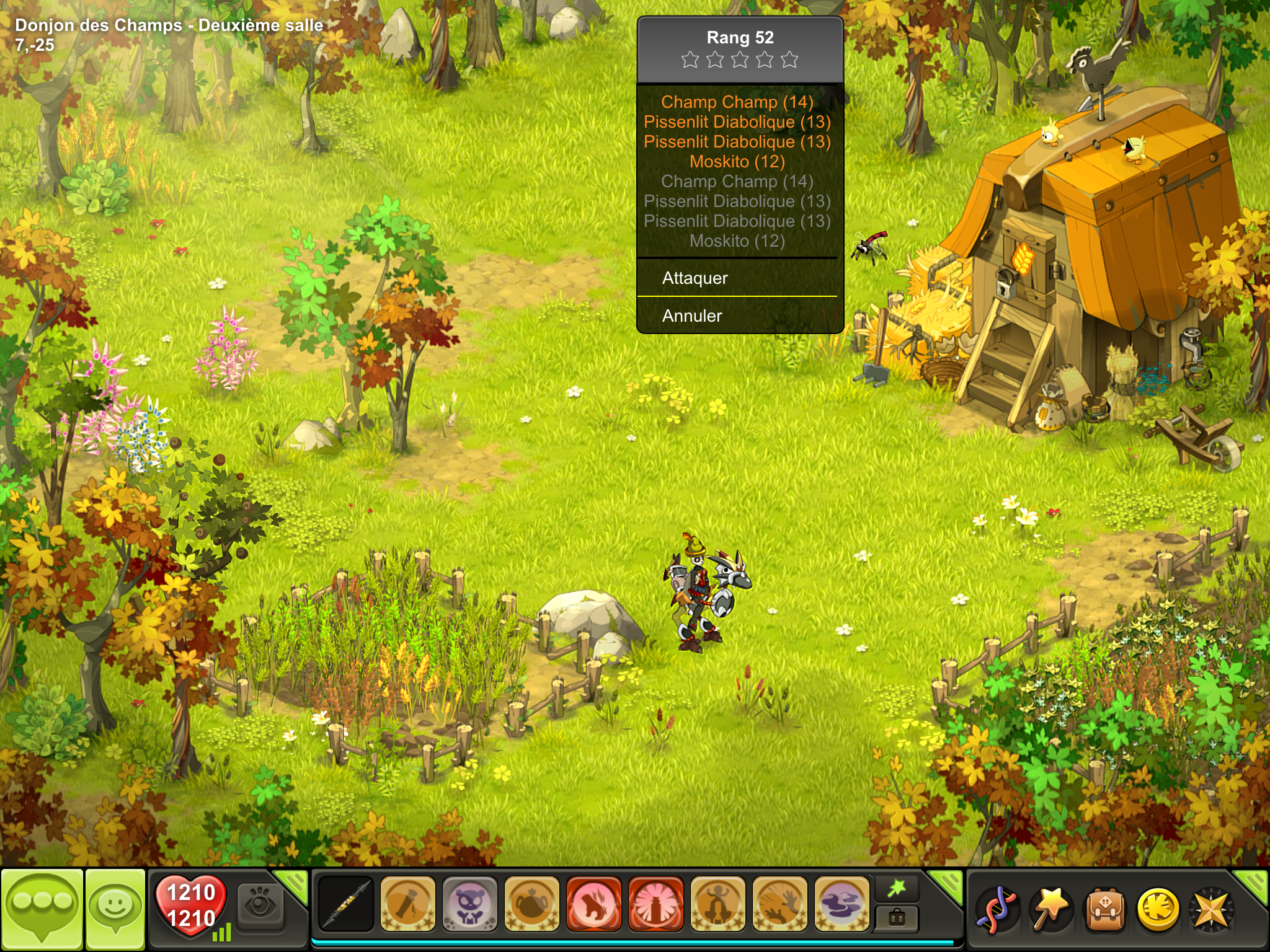Activate the figure-with-raised-arms spell

point(717,904)
